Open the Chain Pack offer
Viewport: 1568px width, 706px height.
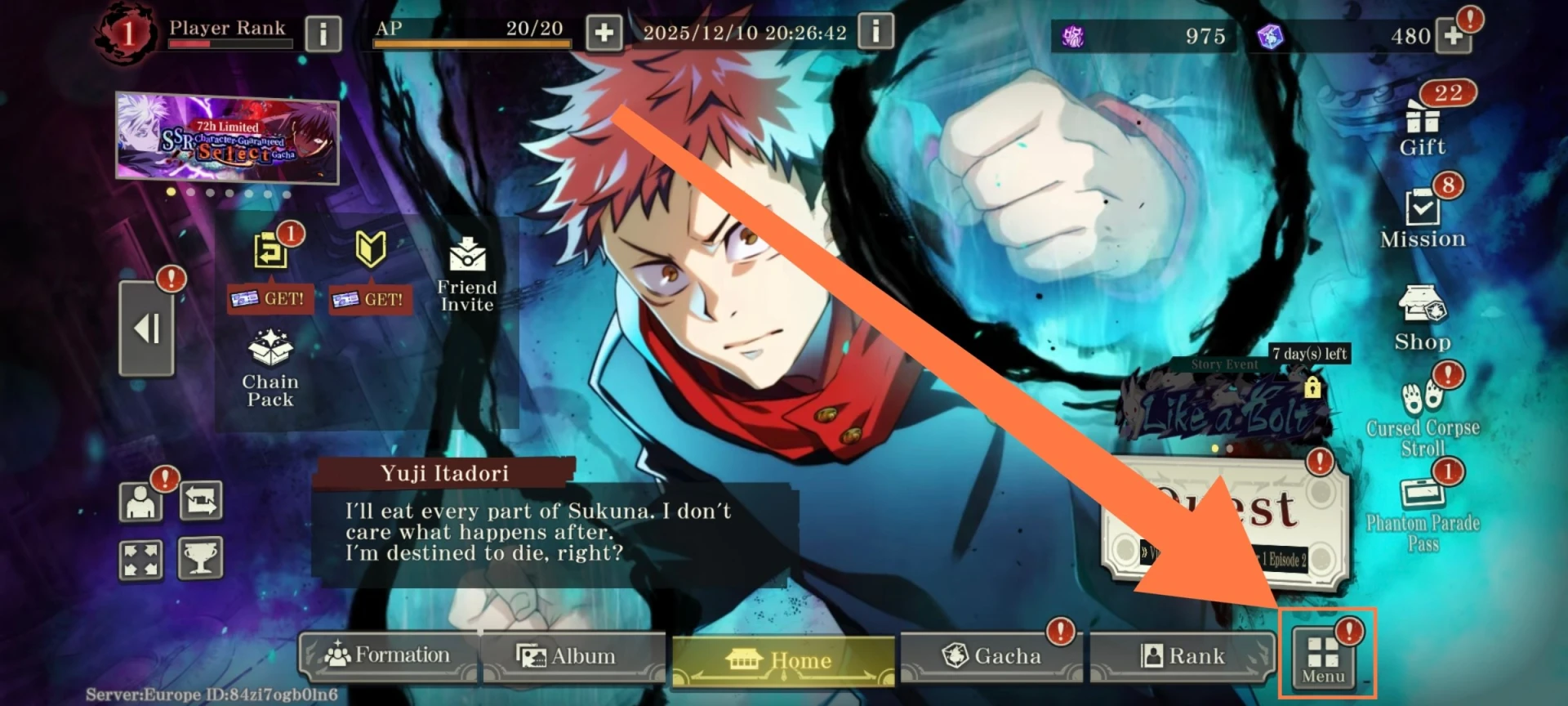click(x=270, y=368)
